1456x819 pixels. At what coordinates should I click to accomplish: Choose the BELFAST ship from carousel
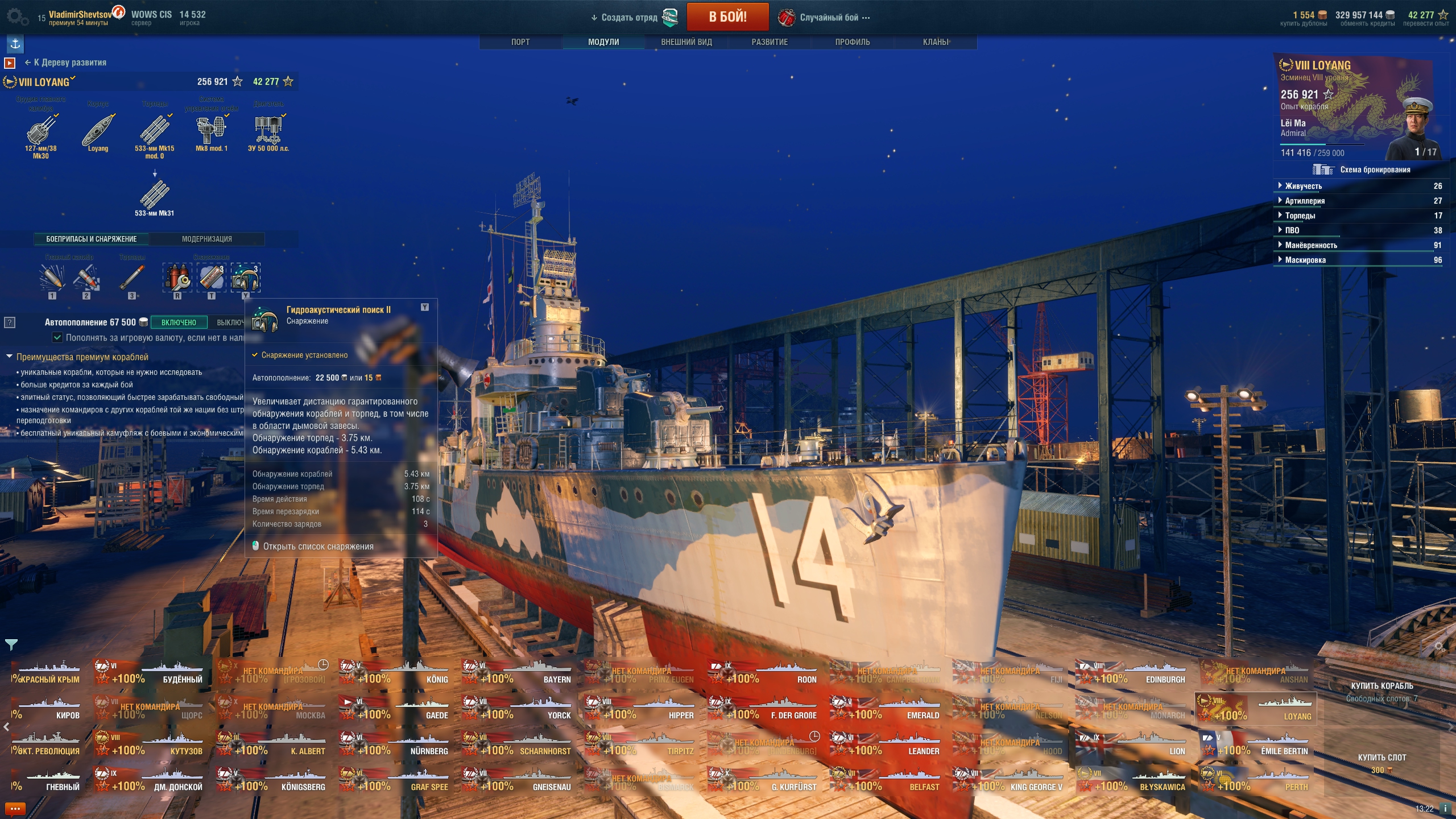pyautogui.click(x=886, y=780)
